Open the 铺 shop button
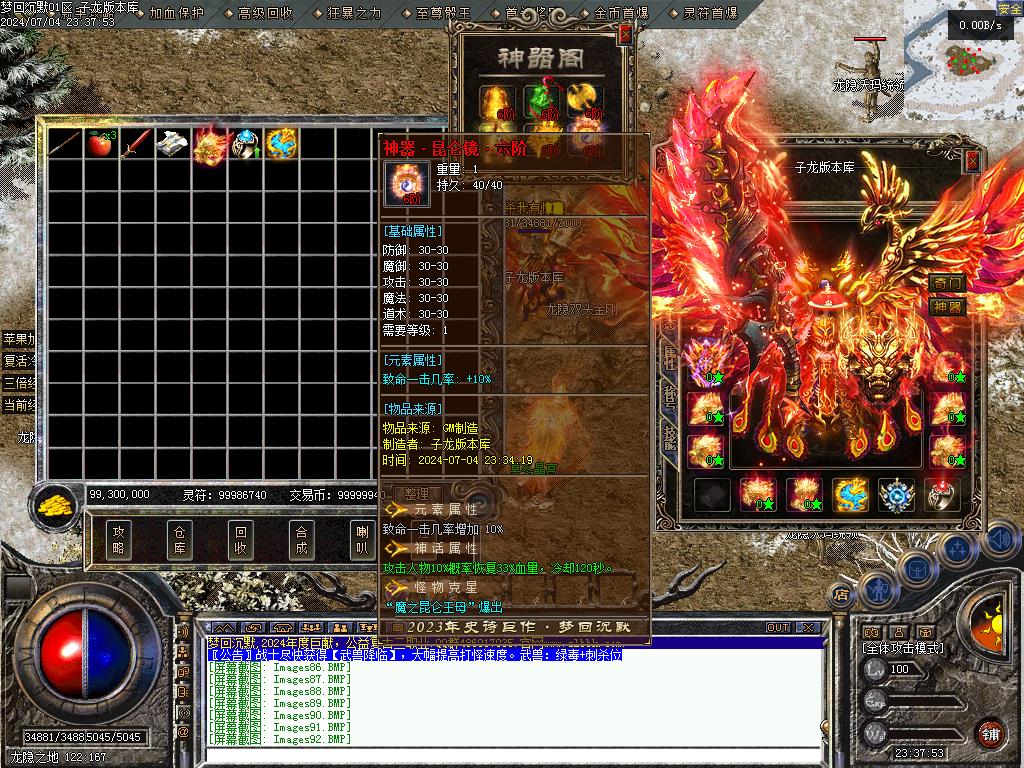Image resolution: width=1024 pixels, height=768 pixels. (990, 733)
